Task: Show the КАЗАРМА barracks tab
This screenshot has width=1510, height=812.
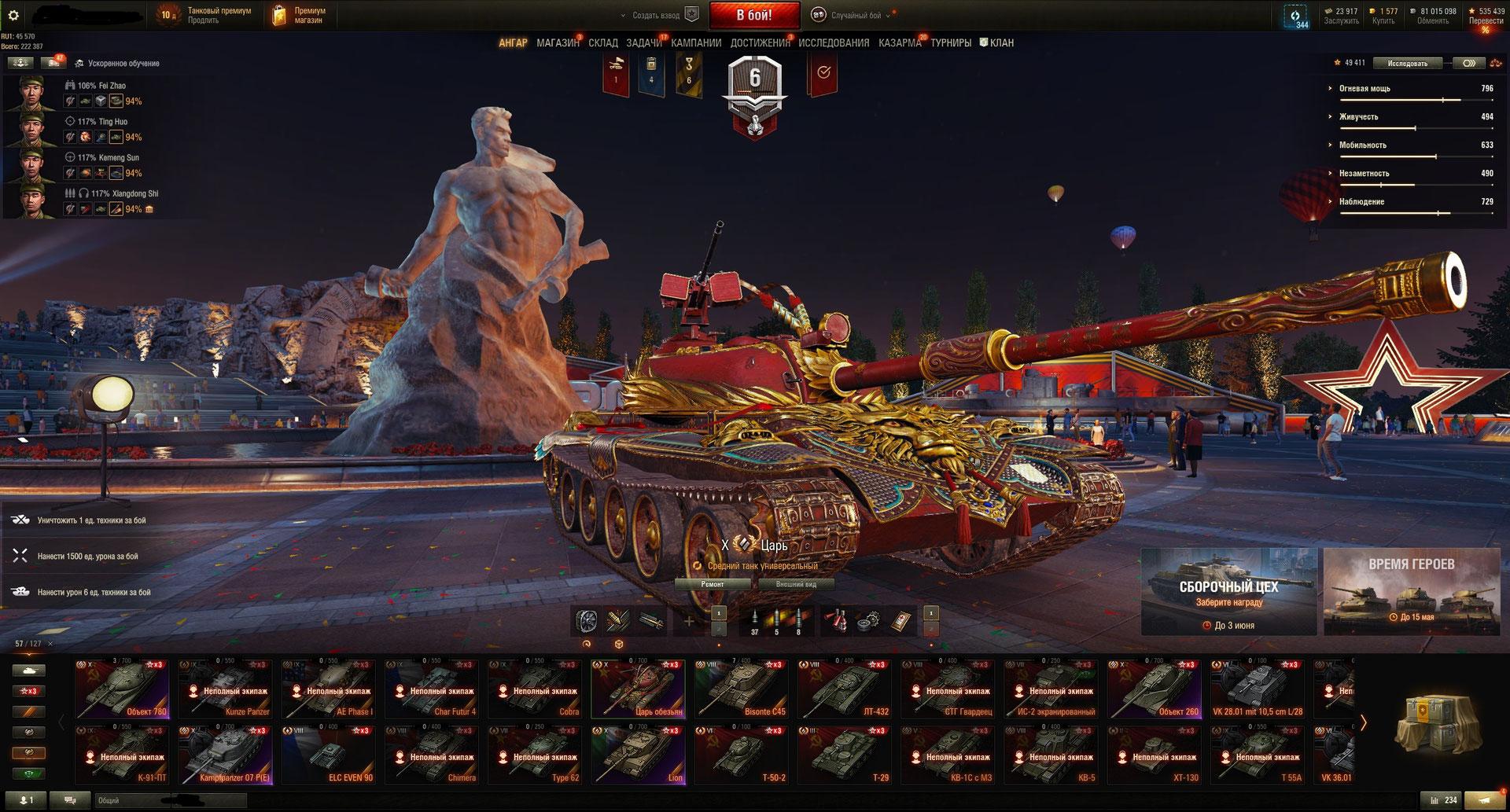Action: pos(900,43)
